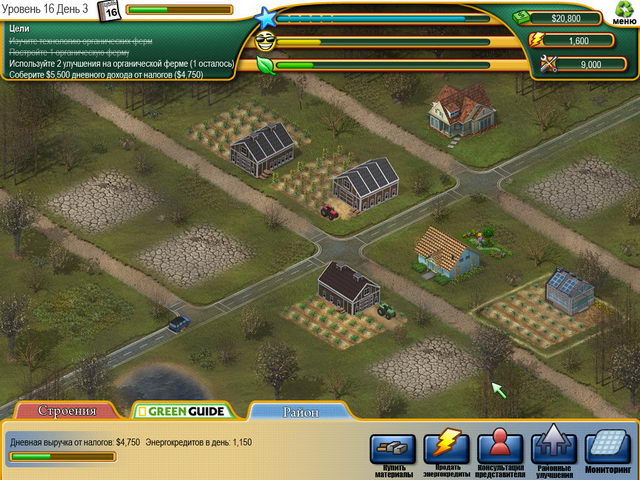
Task: Open Районные улучшения
Action: [554, 449]
